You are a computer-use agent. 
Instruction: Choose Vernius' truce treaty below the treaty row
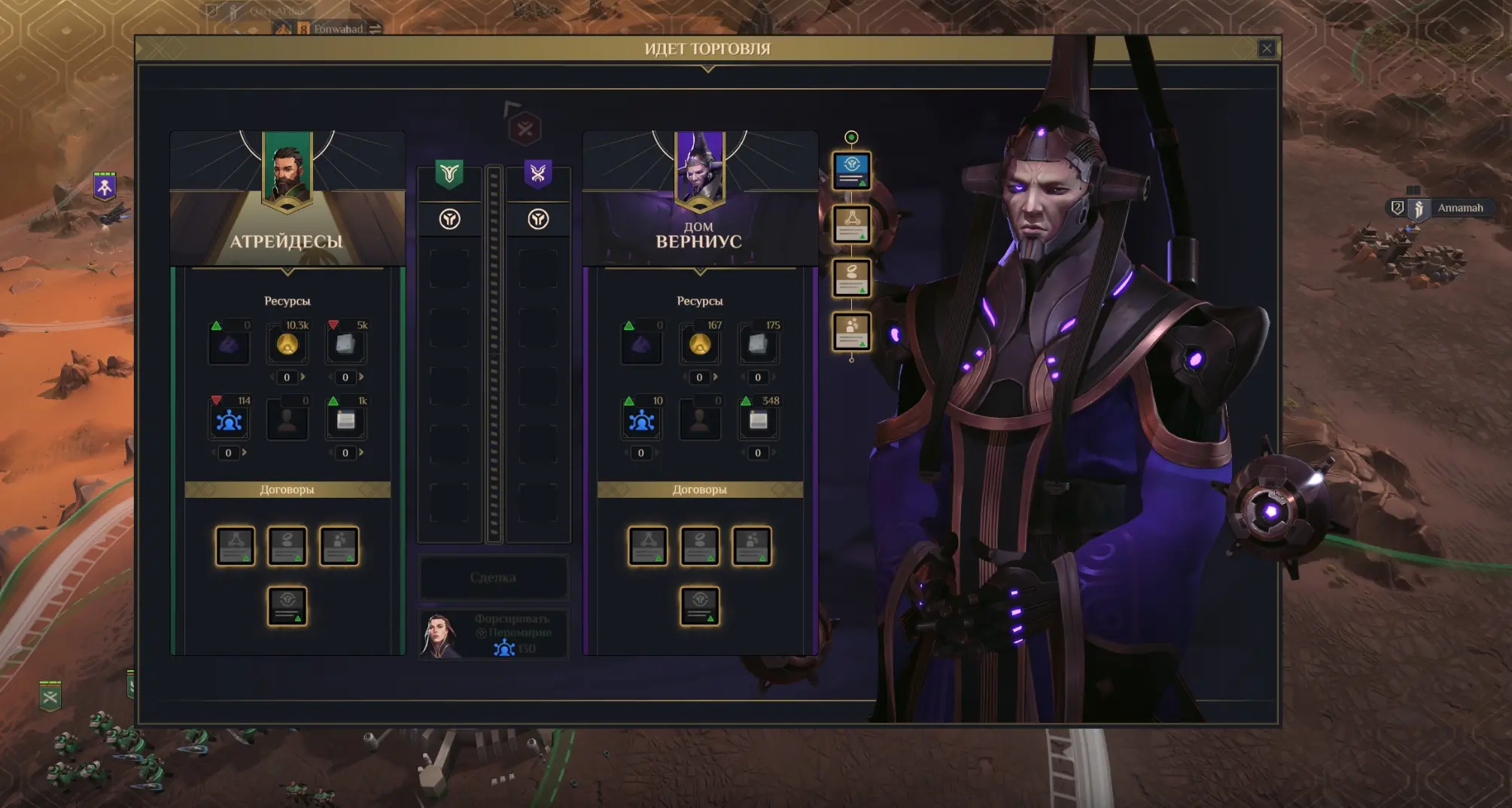699,606
